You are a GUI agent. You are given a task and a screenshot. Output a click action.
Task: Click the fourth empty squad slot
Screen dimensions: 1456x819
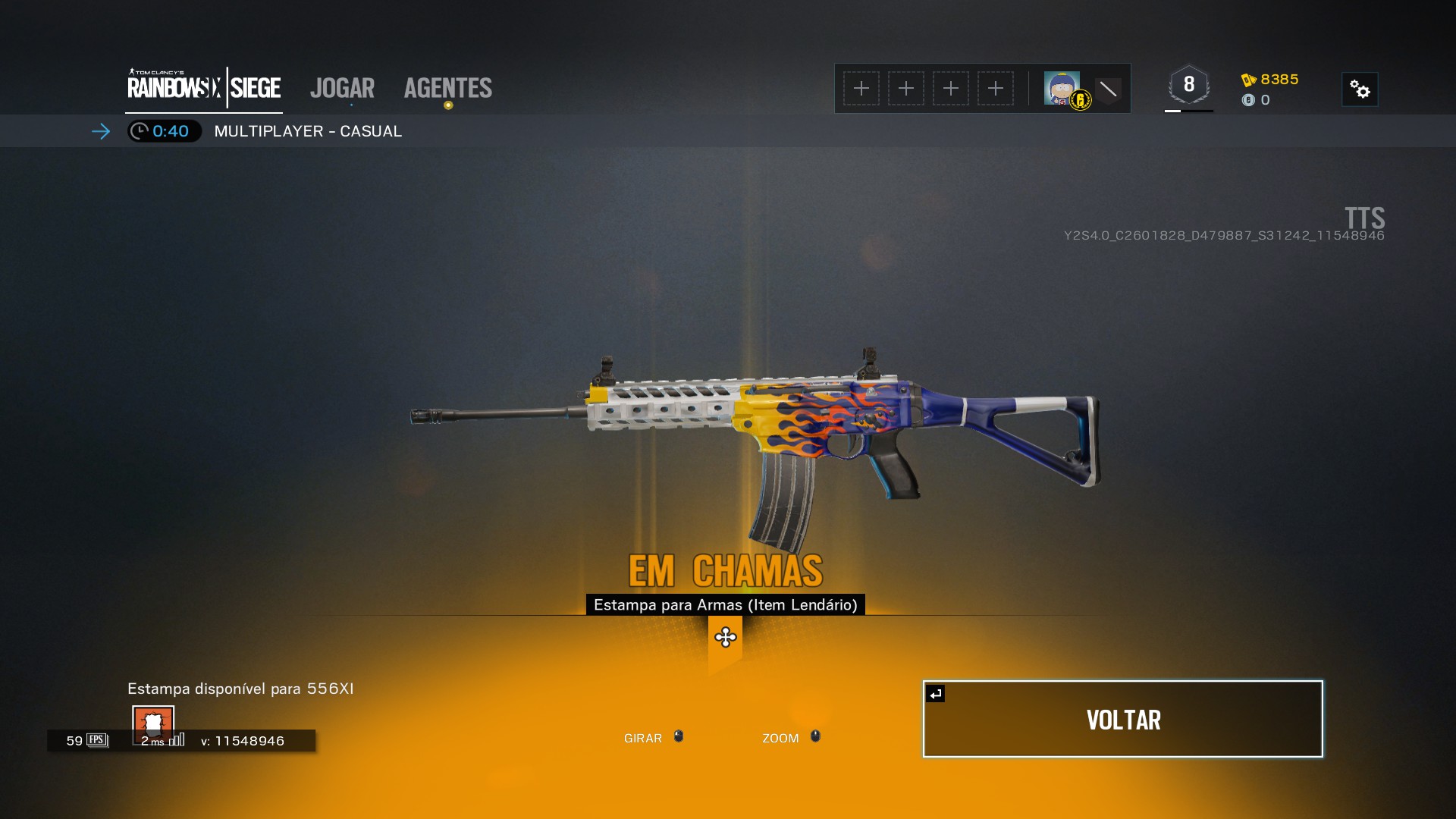tap(996, 88)
